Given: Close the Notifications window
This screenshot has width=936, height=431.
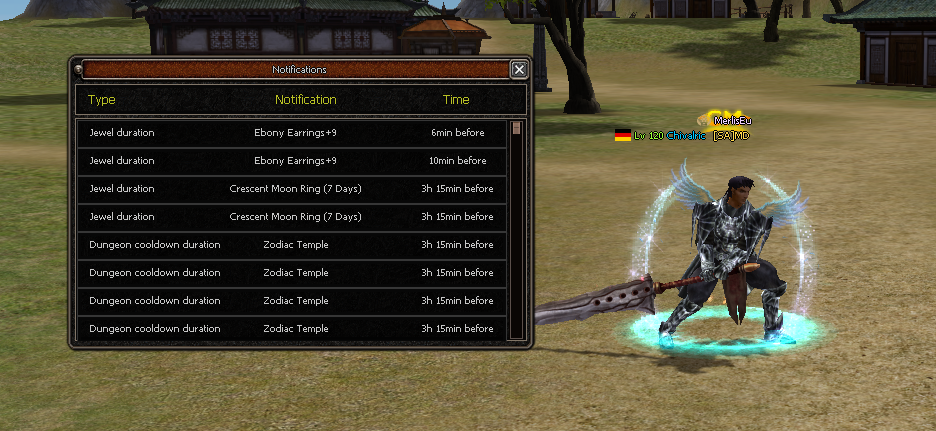Looking at the screenshot, I should pyautogui.click(x=518, y=70).
